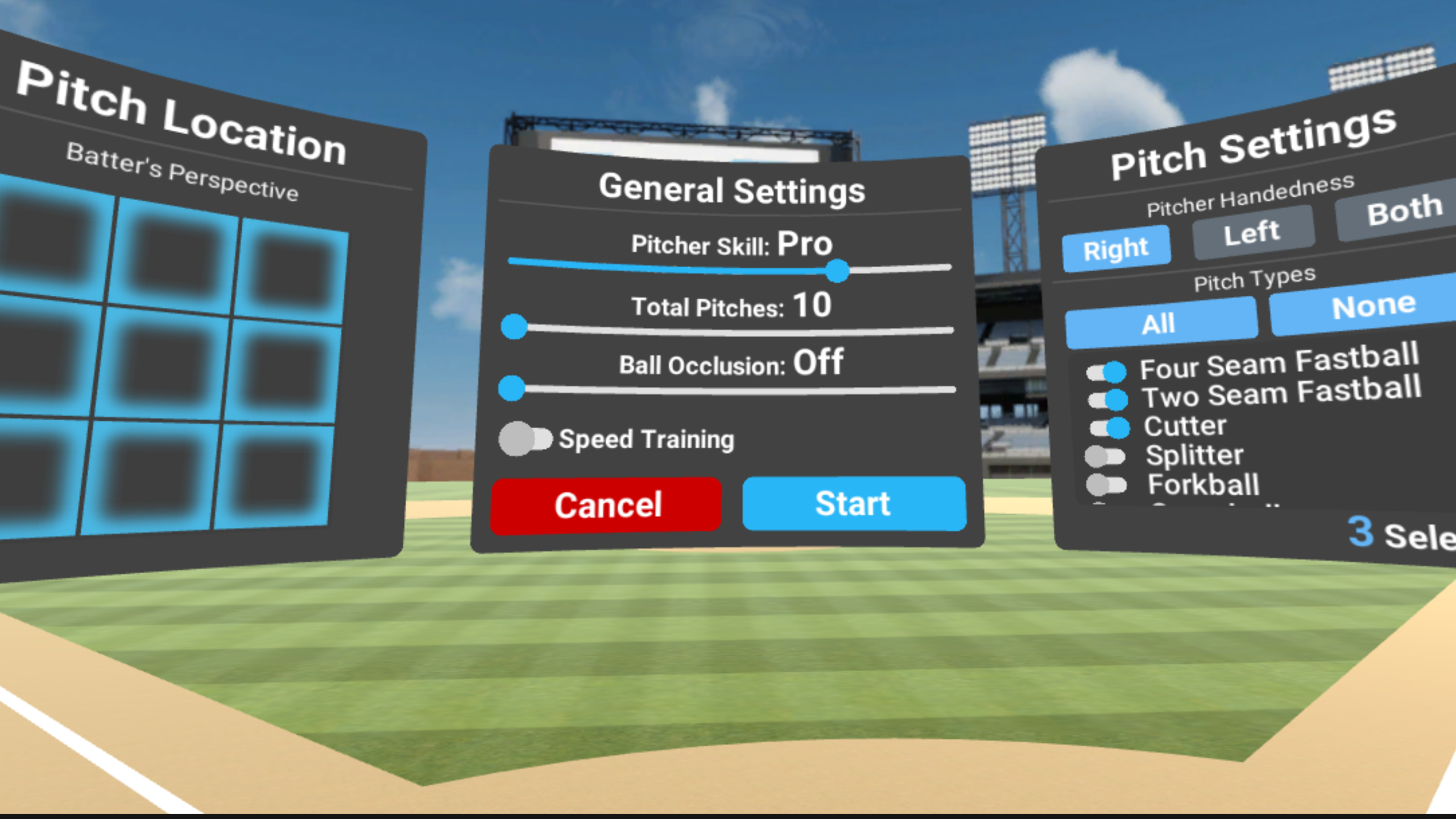1456x819 pixels.
Task: Toggle the Four Seam Fastball switch
Action: (1106, 373)
